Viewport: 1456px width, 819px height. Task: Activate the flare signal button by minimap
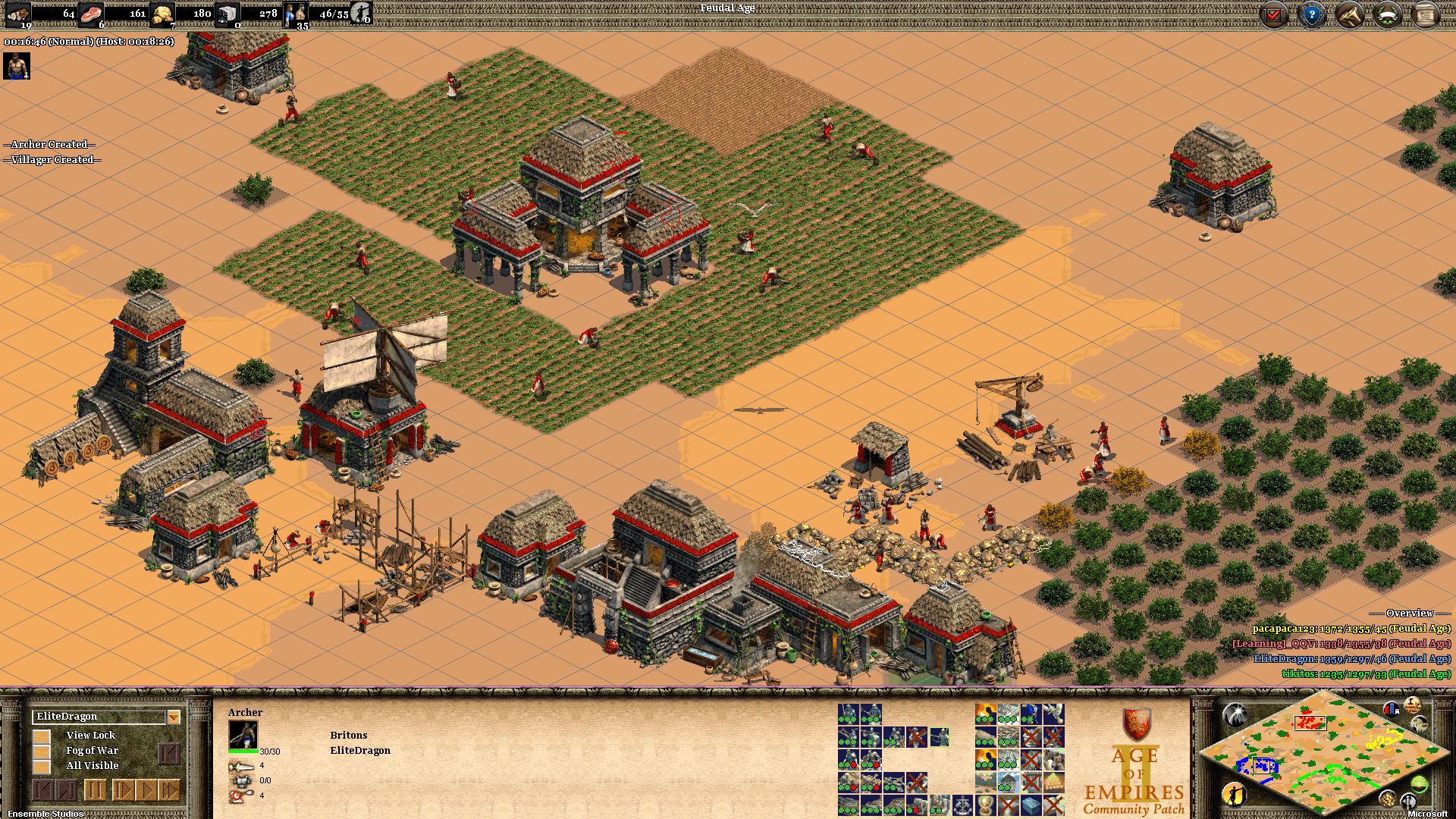click(x=1235, y=714)
